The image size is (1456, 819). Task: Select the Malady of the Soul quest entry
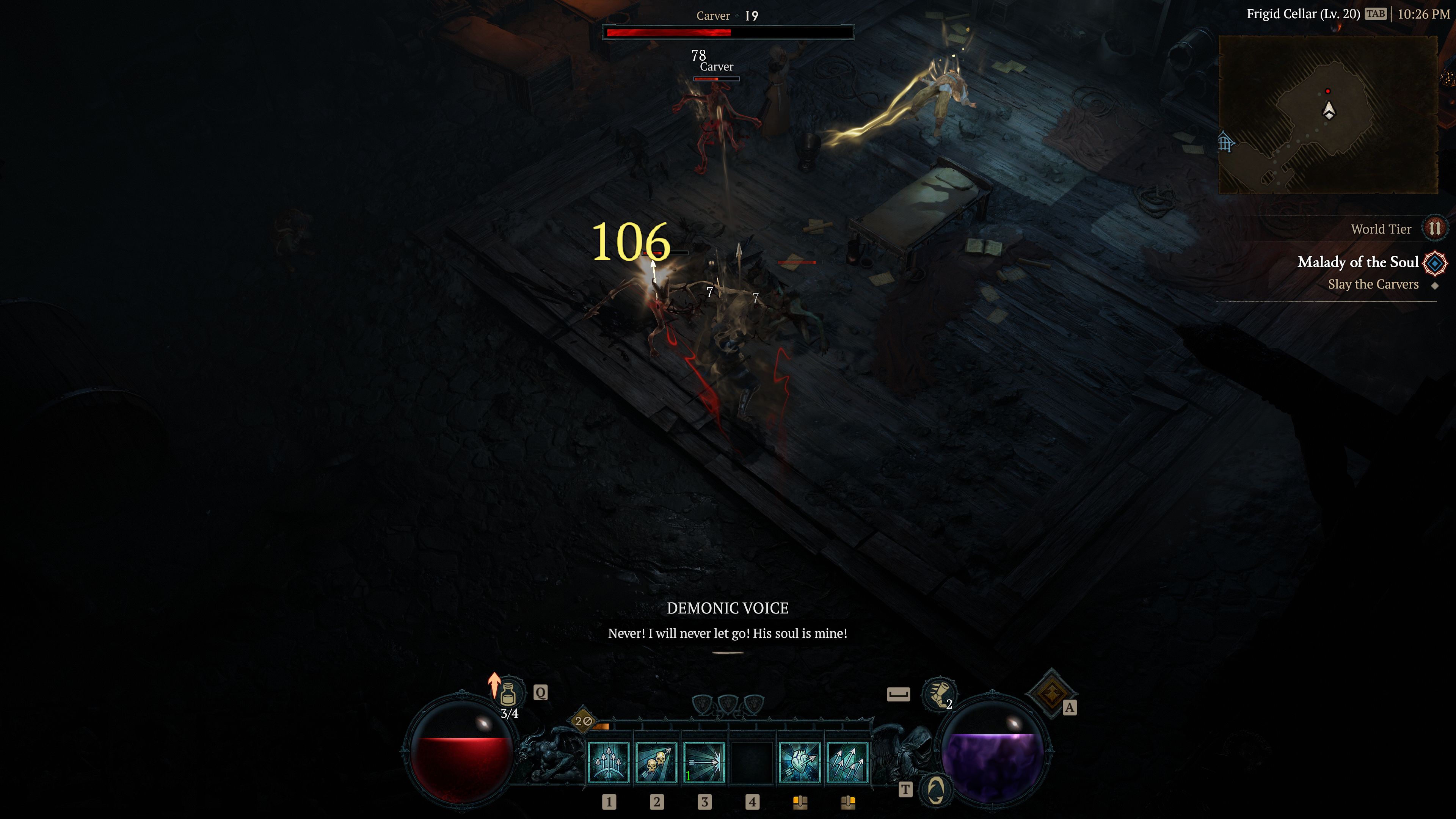pos(1359,262)
